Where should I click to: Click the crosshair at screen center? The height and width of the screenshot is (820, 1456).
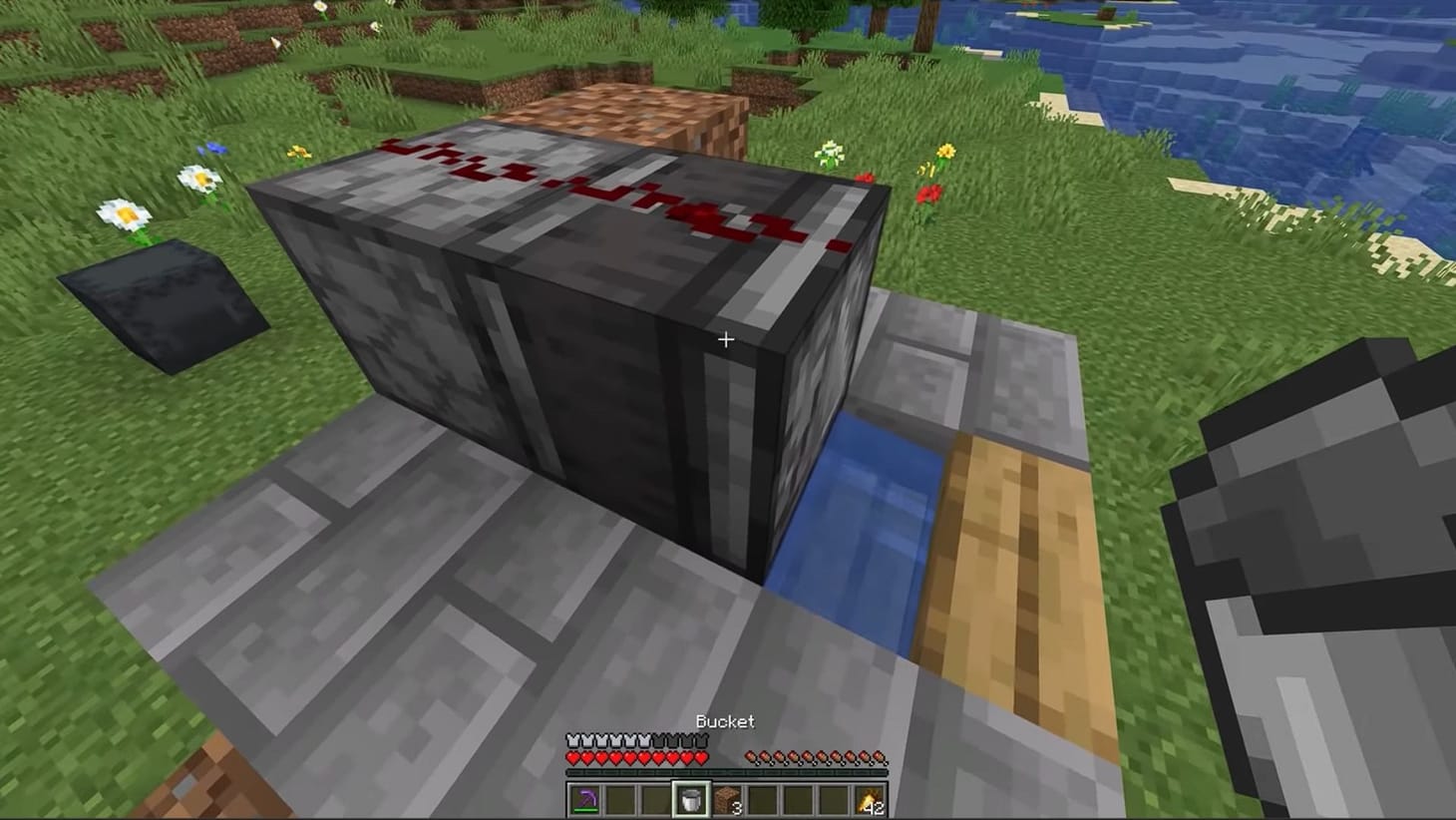pyautogui.click(x=725, y=339)
